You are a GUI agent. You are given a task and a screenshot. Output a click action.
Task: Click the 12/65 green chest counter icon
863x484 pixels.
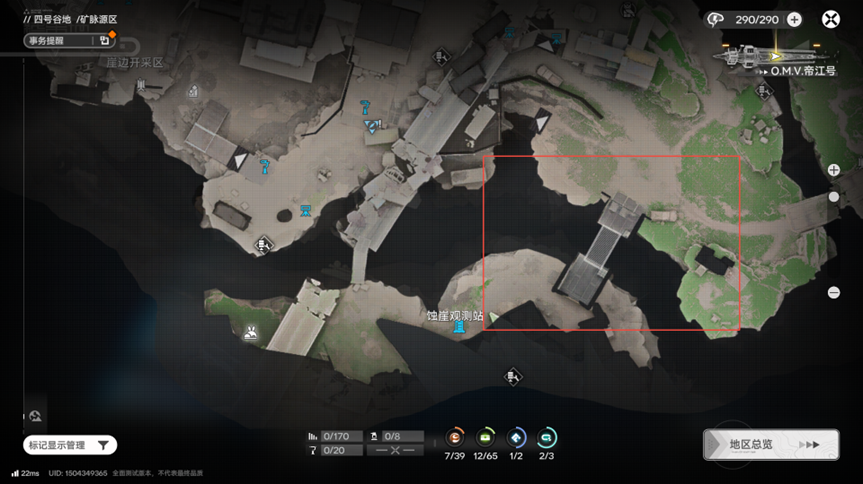pos(486,437)
